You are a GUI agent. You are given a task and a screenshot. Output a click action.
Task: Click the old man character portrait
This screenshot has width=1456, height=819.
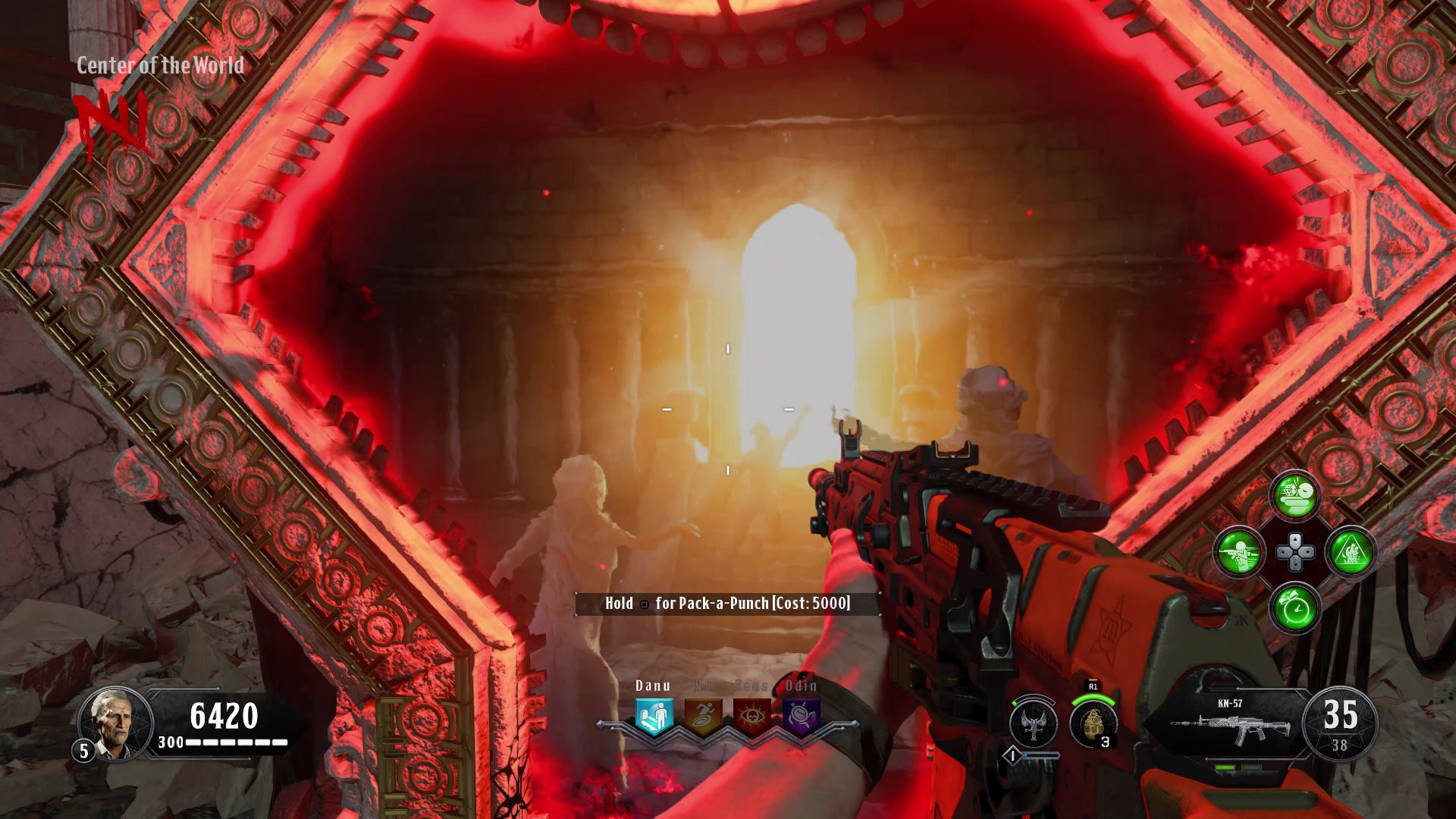[x=115, y=723]
